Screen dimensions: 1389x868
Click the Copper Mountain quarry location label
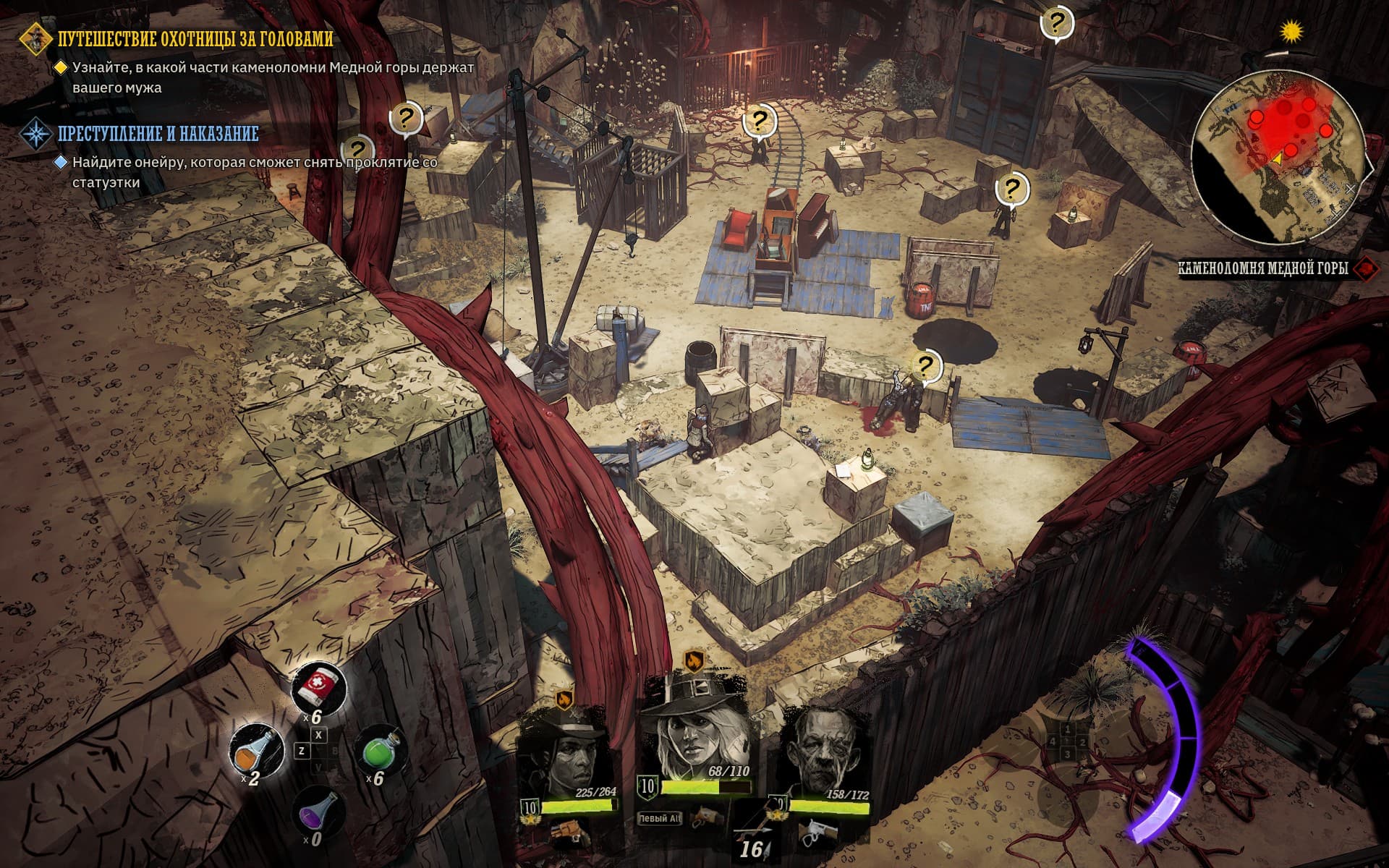coord(1262,269)
